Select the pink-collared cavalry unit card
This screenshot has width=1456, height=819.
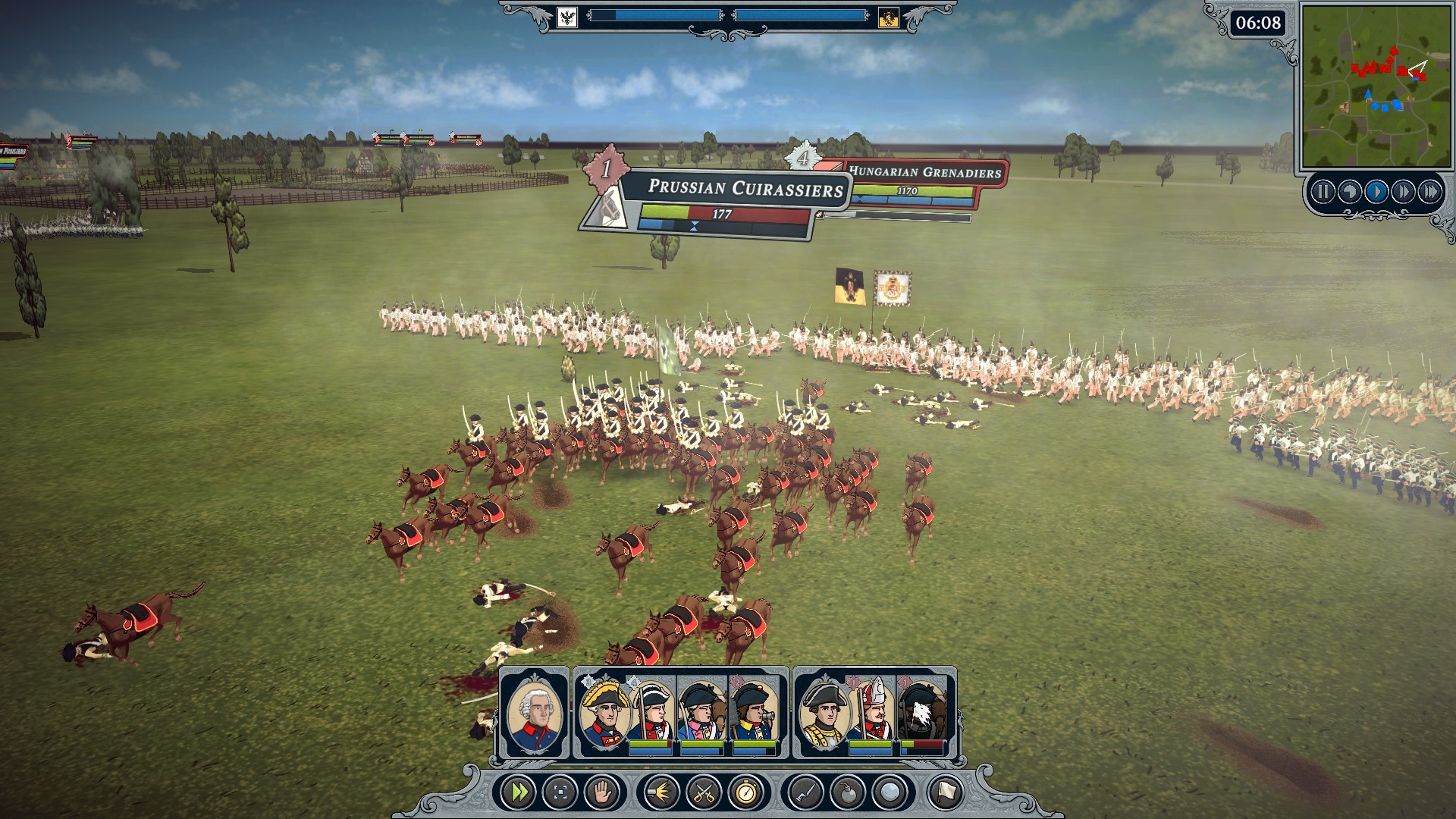[701, 713]
